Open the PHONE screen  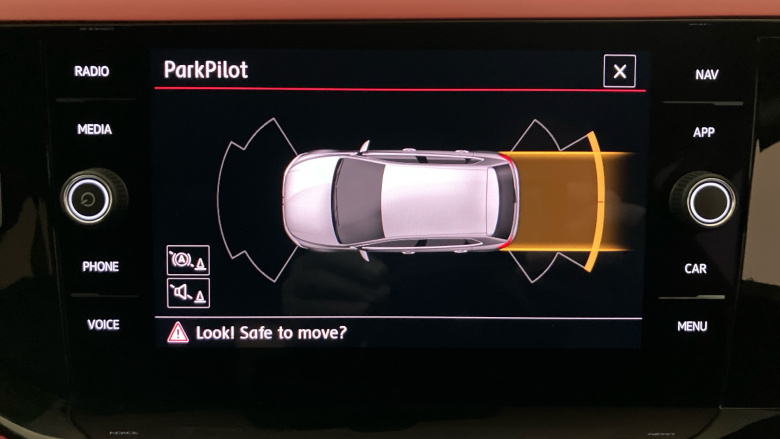[x=100, y=267]
